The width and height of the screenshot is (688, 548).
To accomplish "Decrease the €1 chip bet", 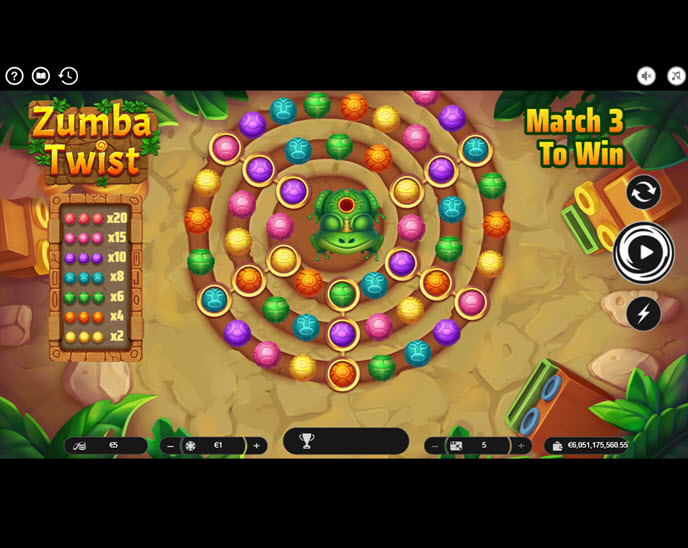I will tap(170, 446).
